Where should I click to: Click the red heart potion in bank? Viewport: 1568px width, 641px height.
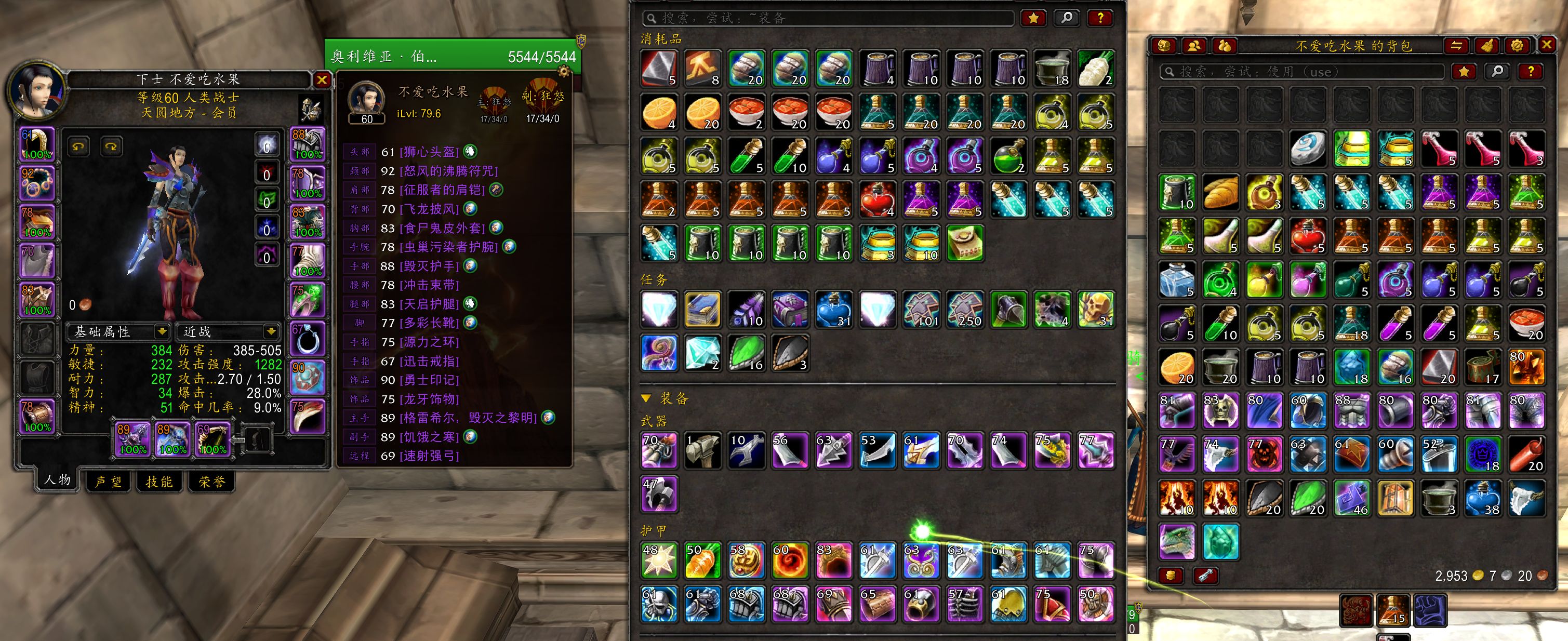[877, 199]
